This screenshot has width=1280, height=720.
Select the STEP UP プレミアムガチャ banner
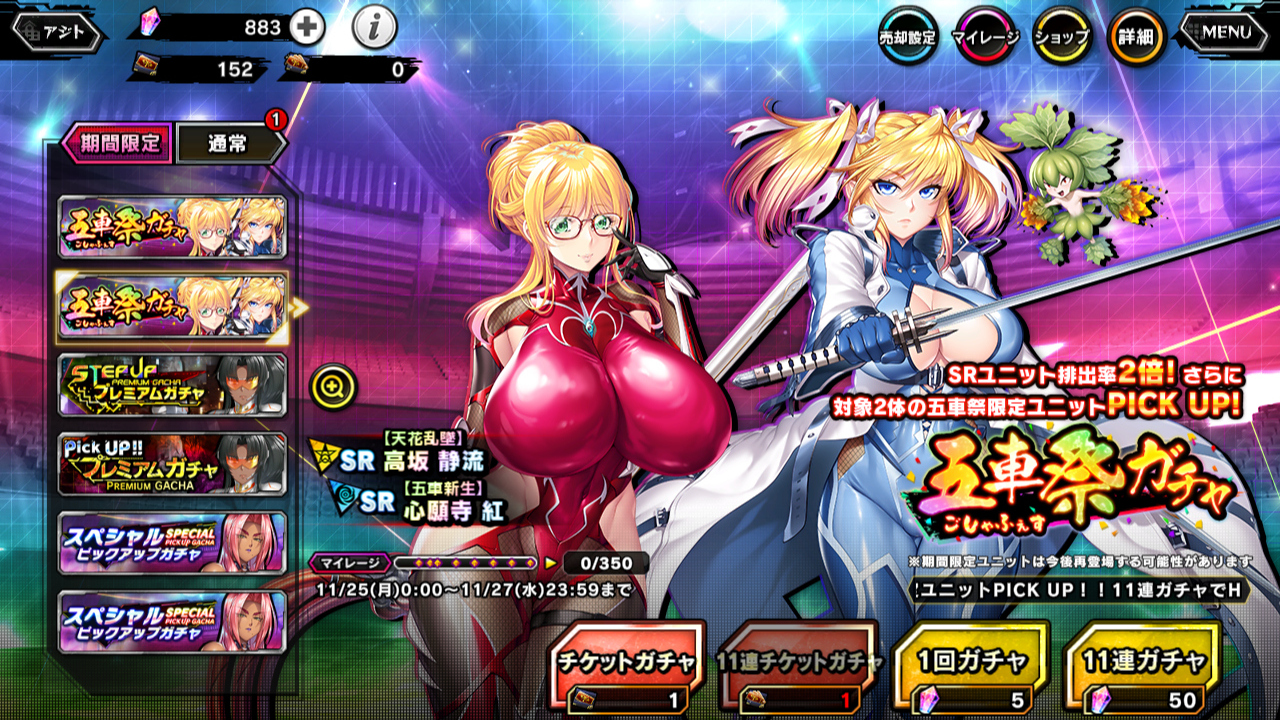172,385
